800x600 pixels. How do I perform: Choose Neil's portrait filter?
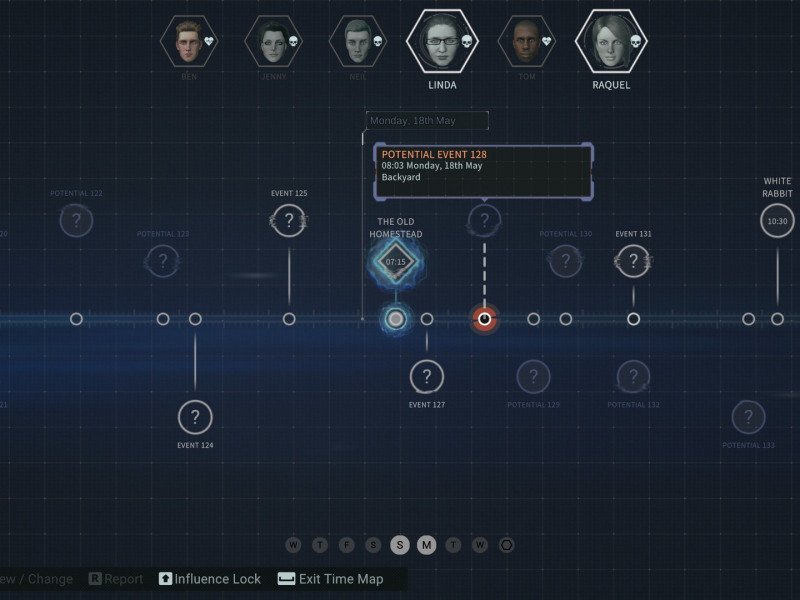pyautogui.click(x=358, y=40)
